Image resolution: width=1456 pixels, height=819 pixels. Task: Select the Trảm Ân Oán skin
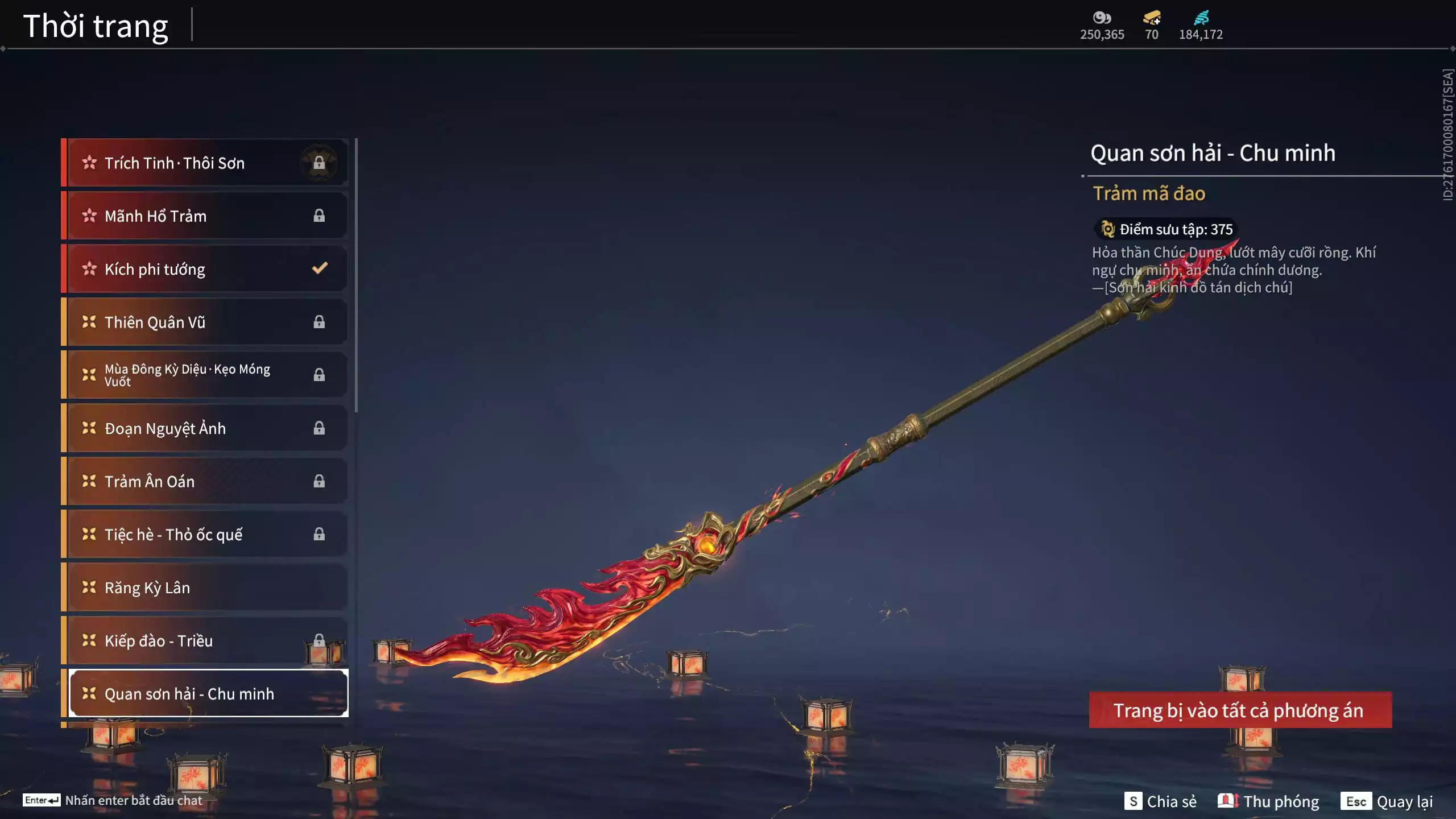205,481
